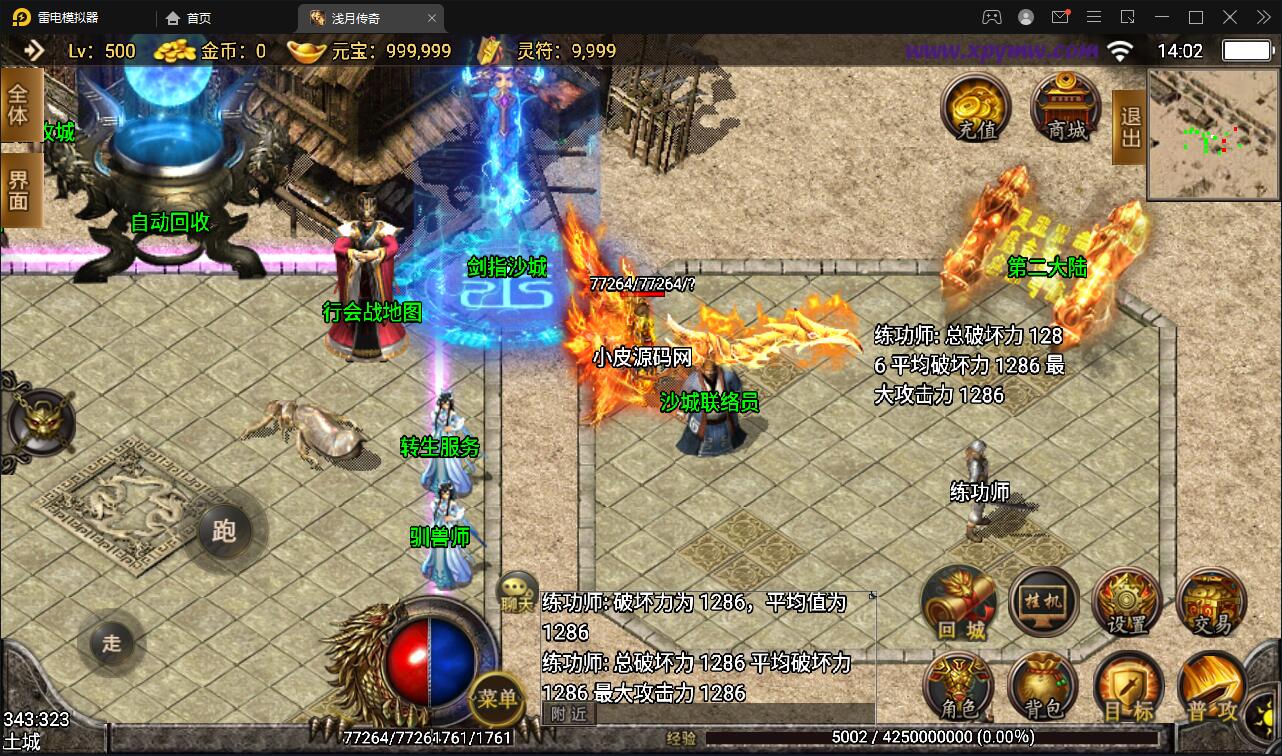Open the 充值 recharge shop
This screenshot has height=756, width=1282.
tap(977, 107)
